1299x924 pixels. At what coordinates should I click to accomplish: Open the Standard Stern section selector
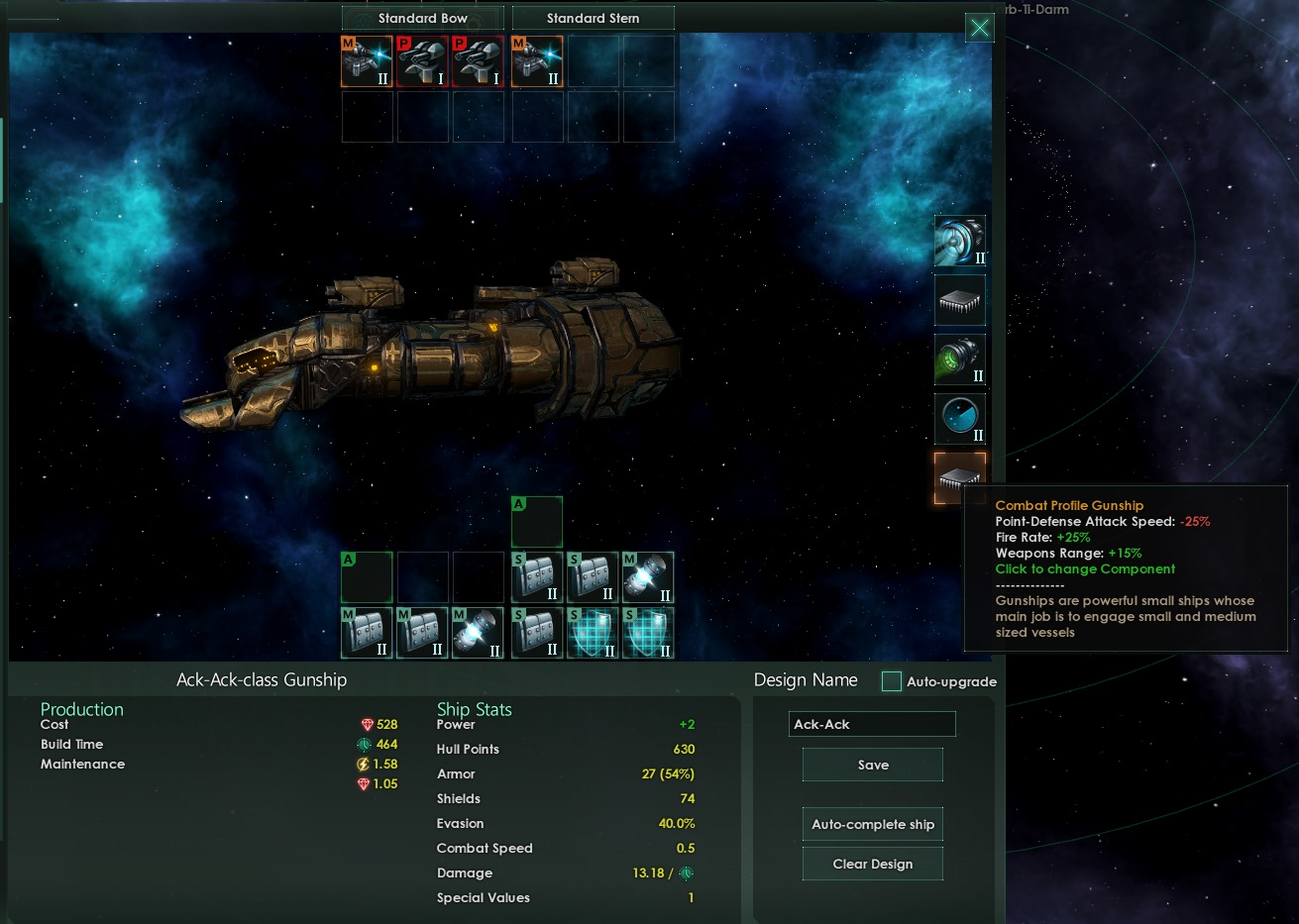pyautogui.click(x=593, y=18)
